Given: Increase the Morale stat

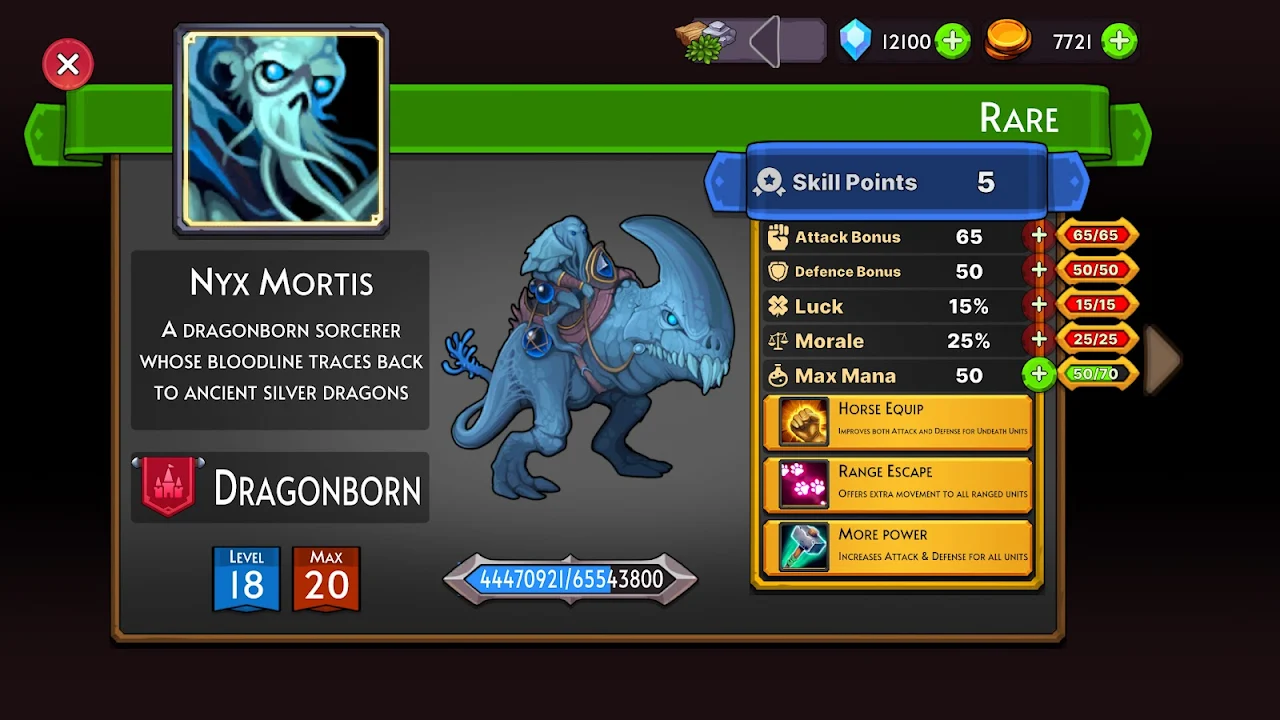Looking at the screenshot, I should click(1039, 340).
